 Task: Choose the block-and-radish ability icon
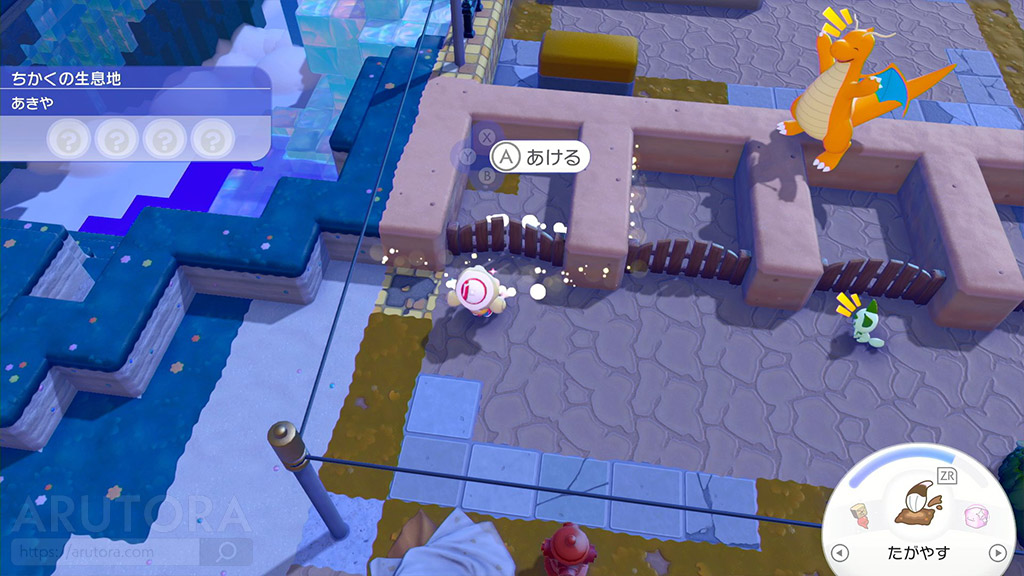pyautogui.click(x=859, y=517)
